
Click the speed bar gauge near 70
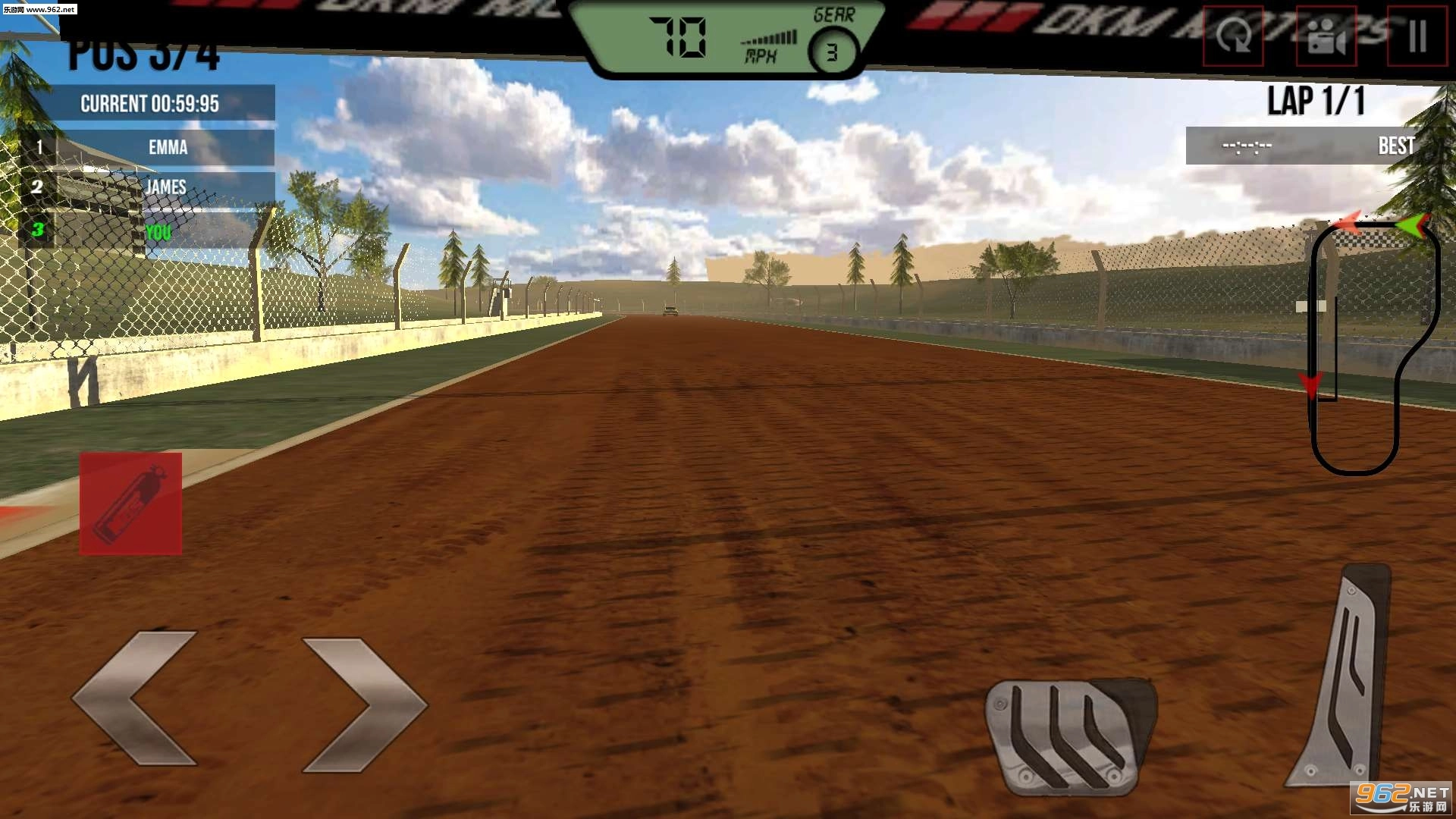[768, 36]
